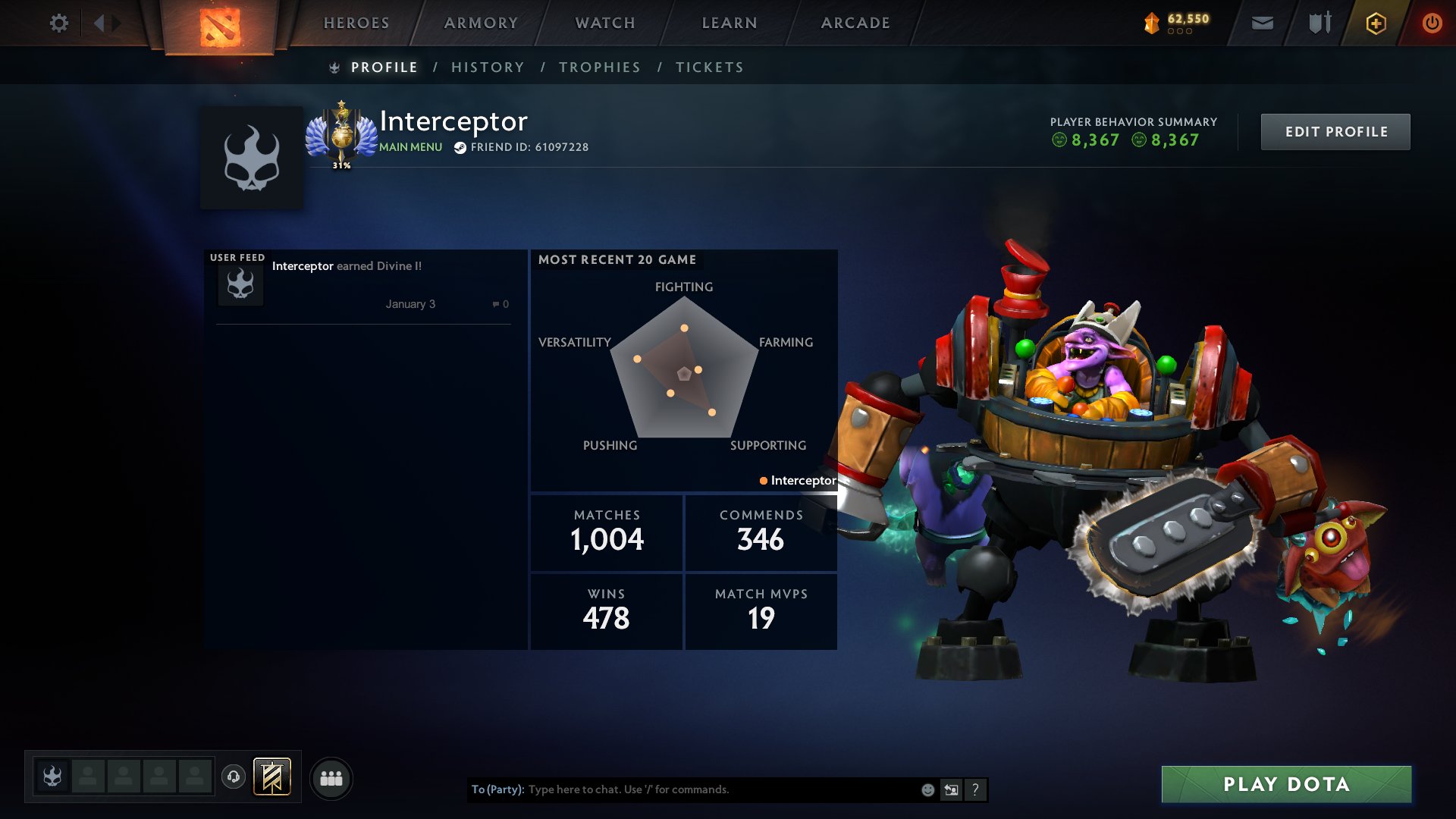Open the Dota Plus hexagon icon

[x=1376, y=24]
